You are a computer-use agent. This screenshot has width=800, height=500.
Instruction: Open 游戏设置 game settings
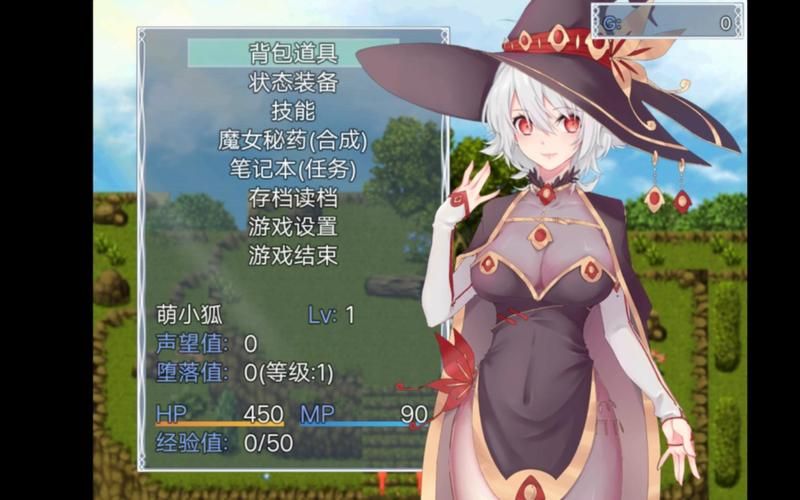(x=293, y=227)
